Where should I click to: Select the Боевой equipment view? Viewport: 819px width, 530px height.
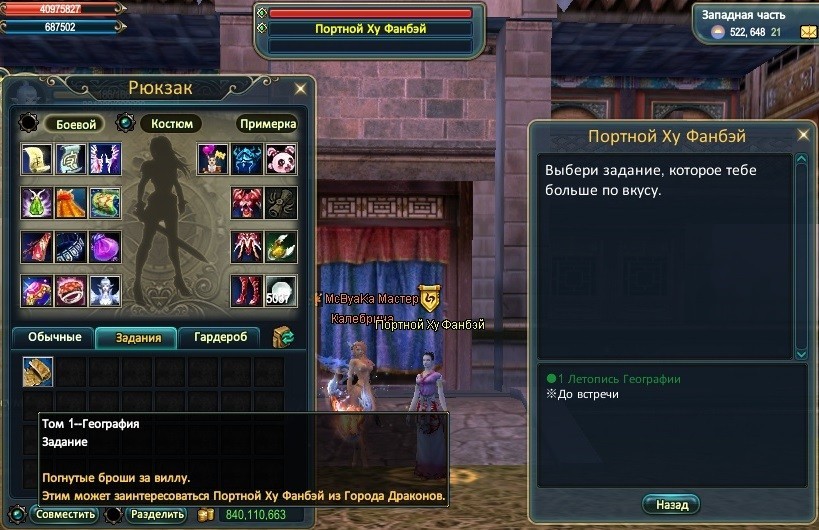tap(76, 124)
